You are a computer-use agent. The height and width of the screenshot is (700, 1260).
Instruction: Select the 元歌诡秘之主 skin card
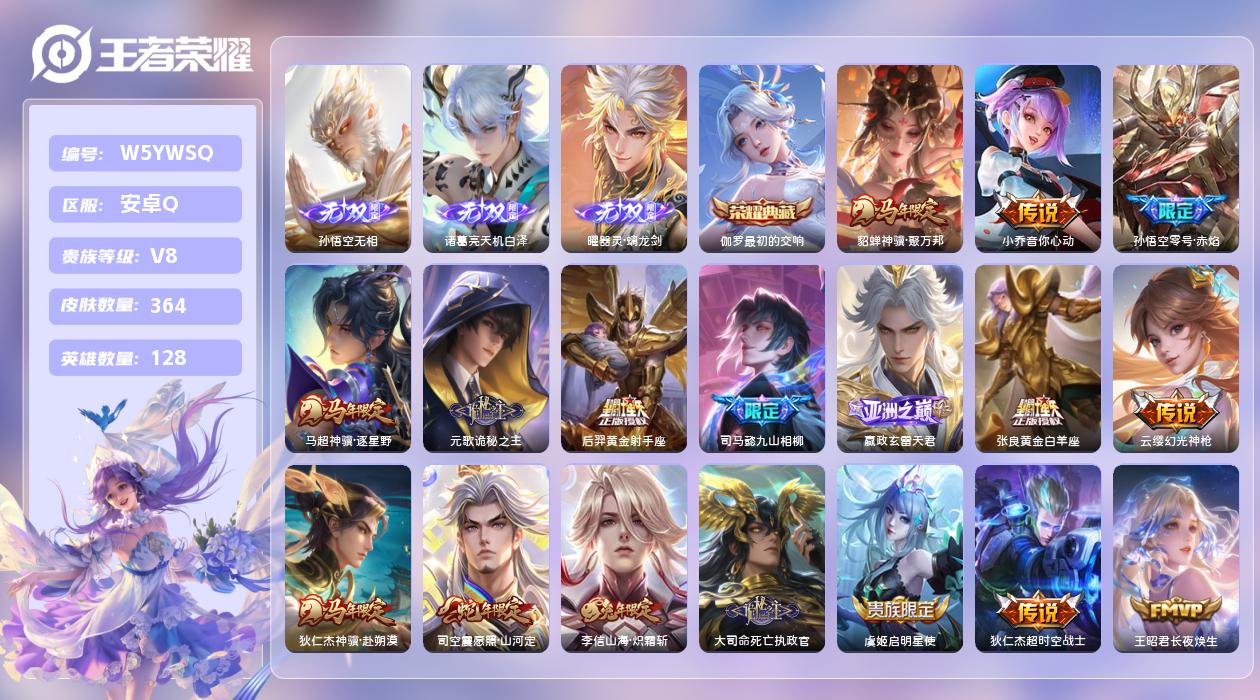[486, 358]
